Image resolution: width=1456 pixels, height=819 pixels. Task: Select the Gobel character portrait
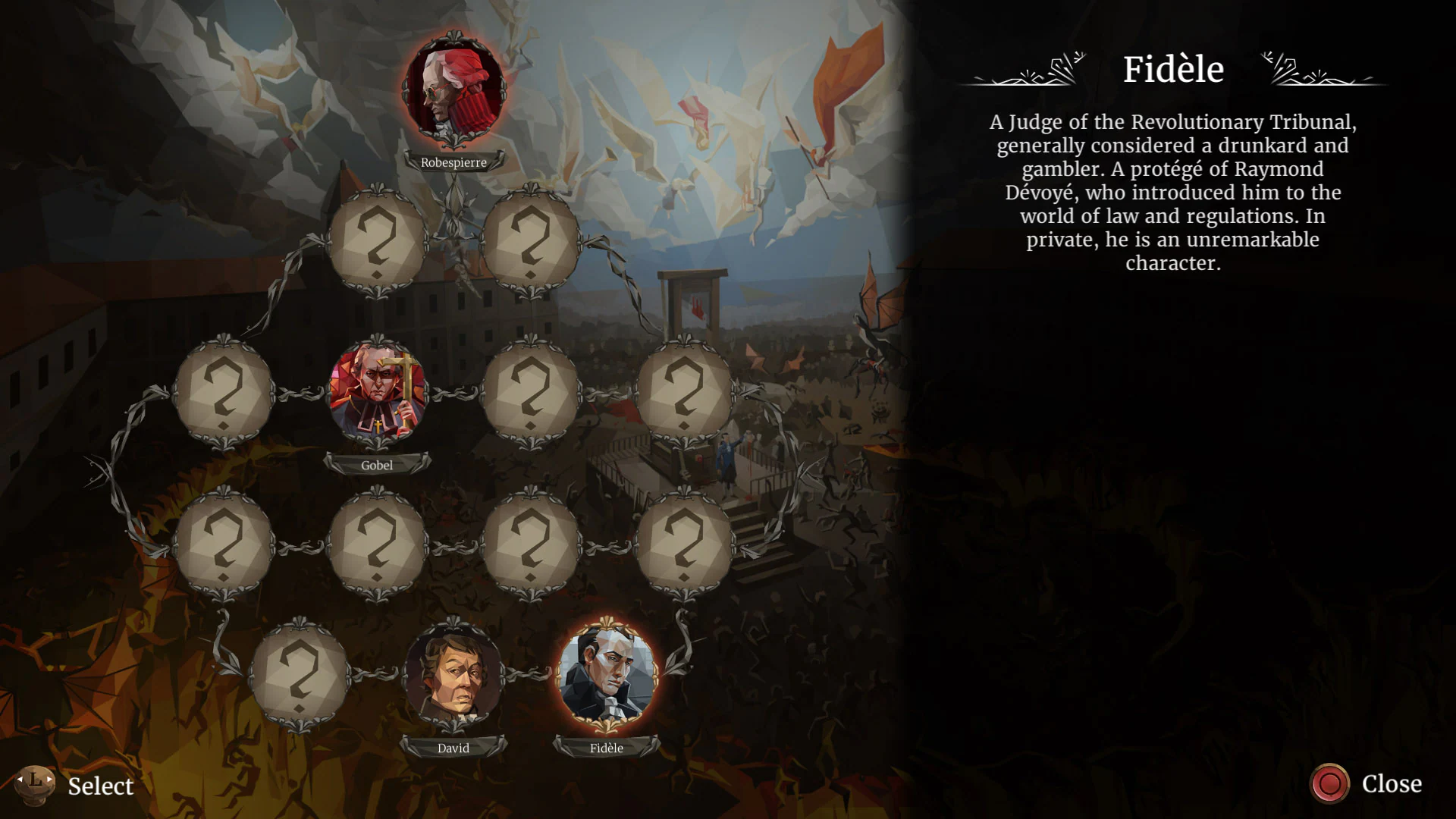pos(379,393)
